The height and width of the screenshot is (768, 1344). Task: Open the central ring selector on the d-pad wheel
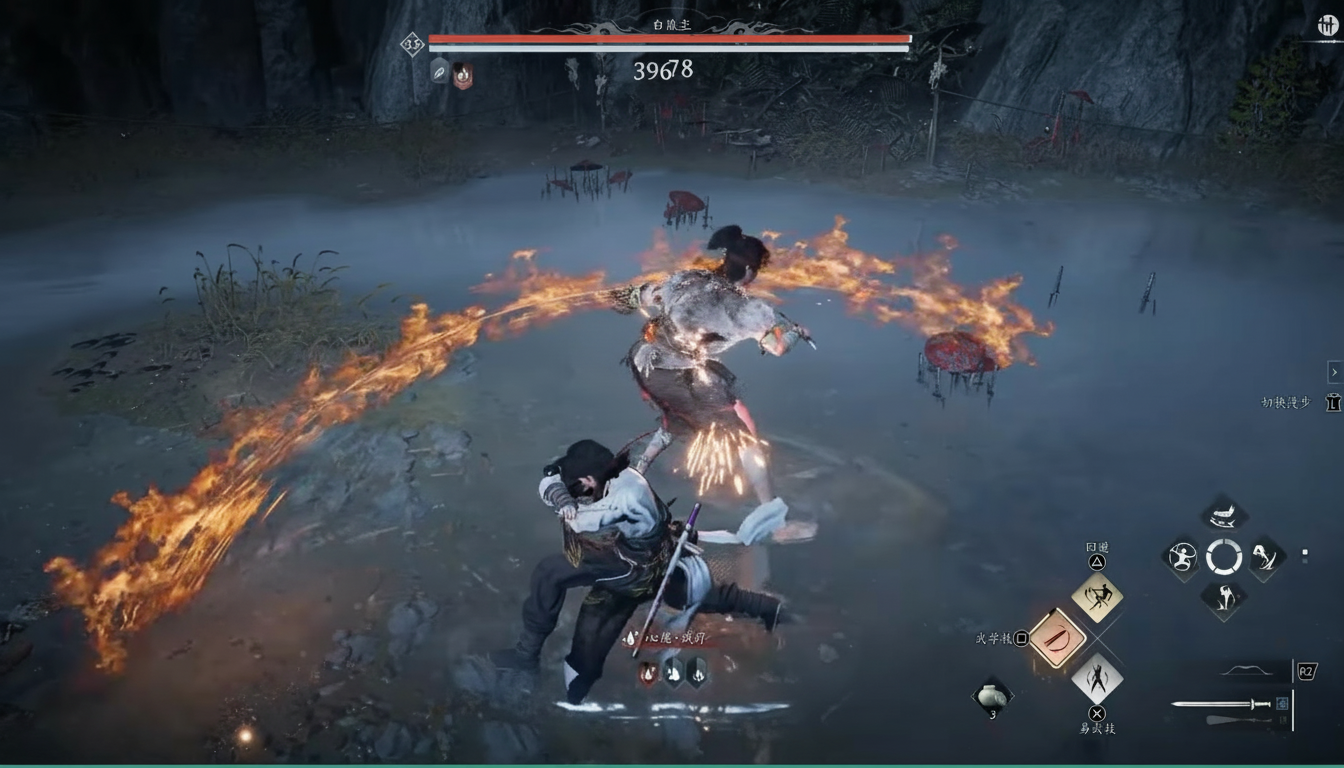point(1223,557)
